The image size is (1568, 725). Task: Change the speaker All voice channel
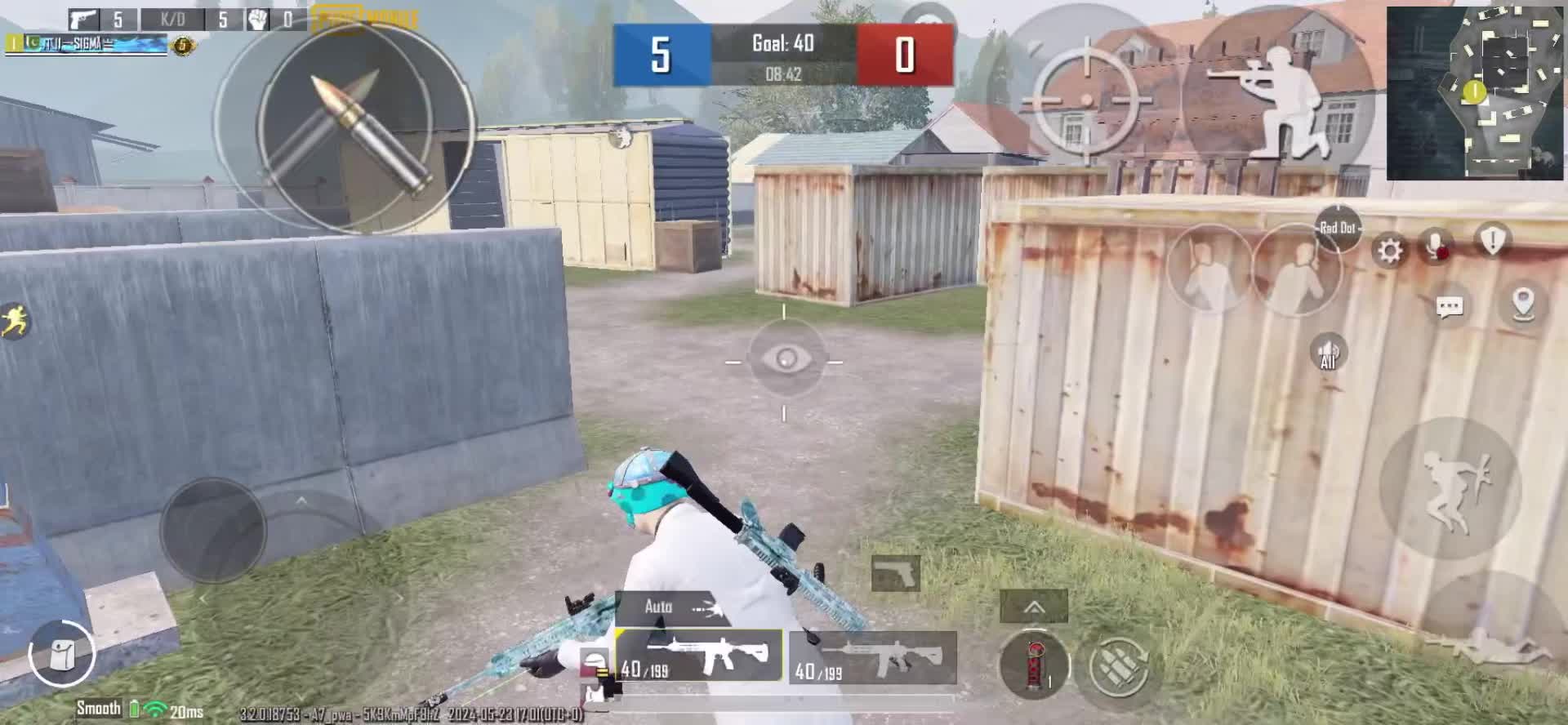pyautogui.click(x=1329, y=353)
